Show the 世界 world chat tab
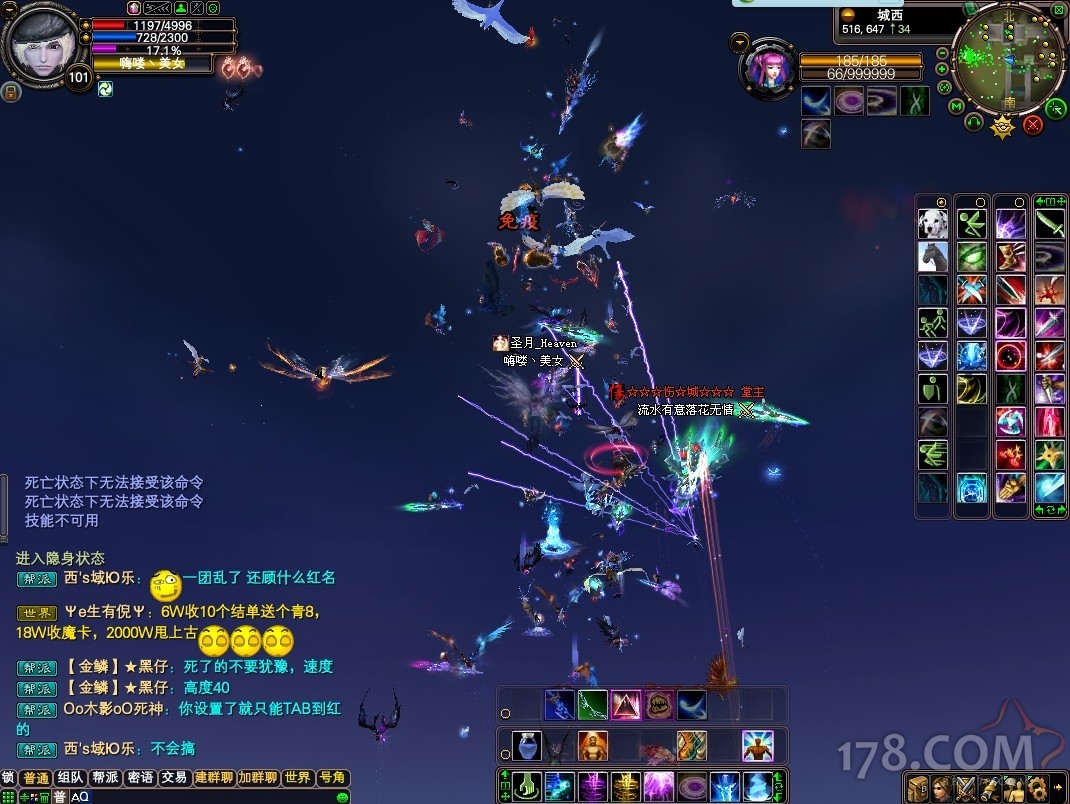The height and width of the screenshot is (804, 1070). click(x=297, y=778)
